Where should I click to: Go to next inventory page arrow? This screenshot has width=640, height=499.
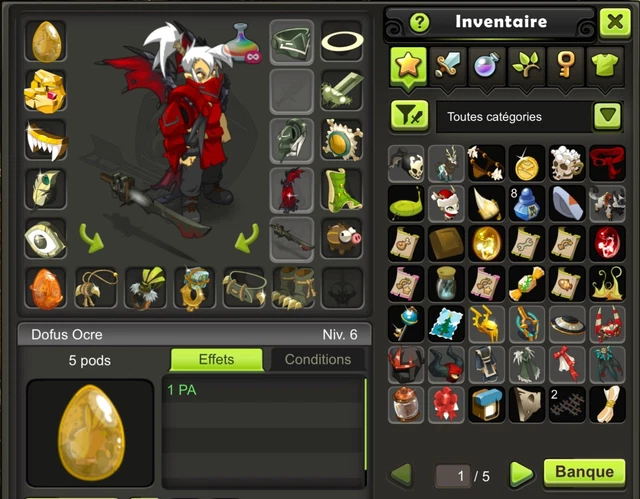[x=521, y=473]
